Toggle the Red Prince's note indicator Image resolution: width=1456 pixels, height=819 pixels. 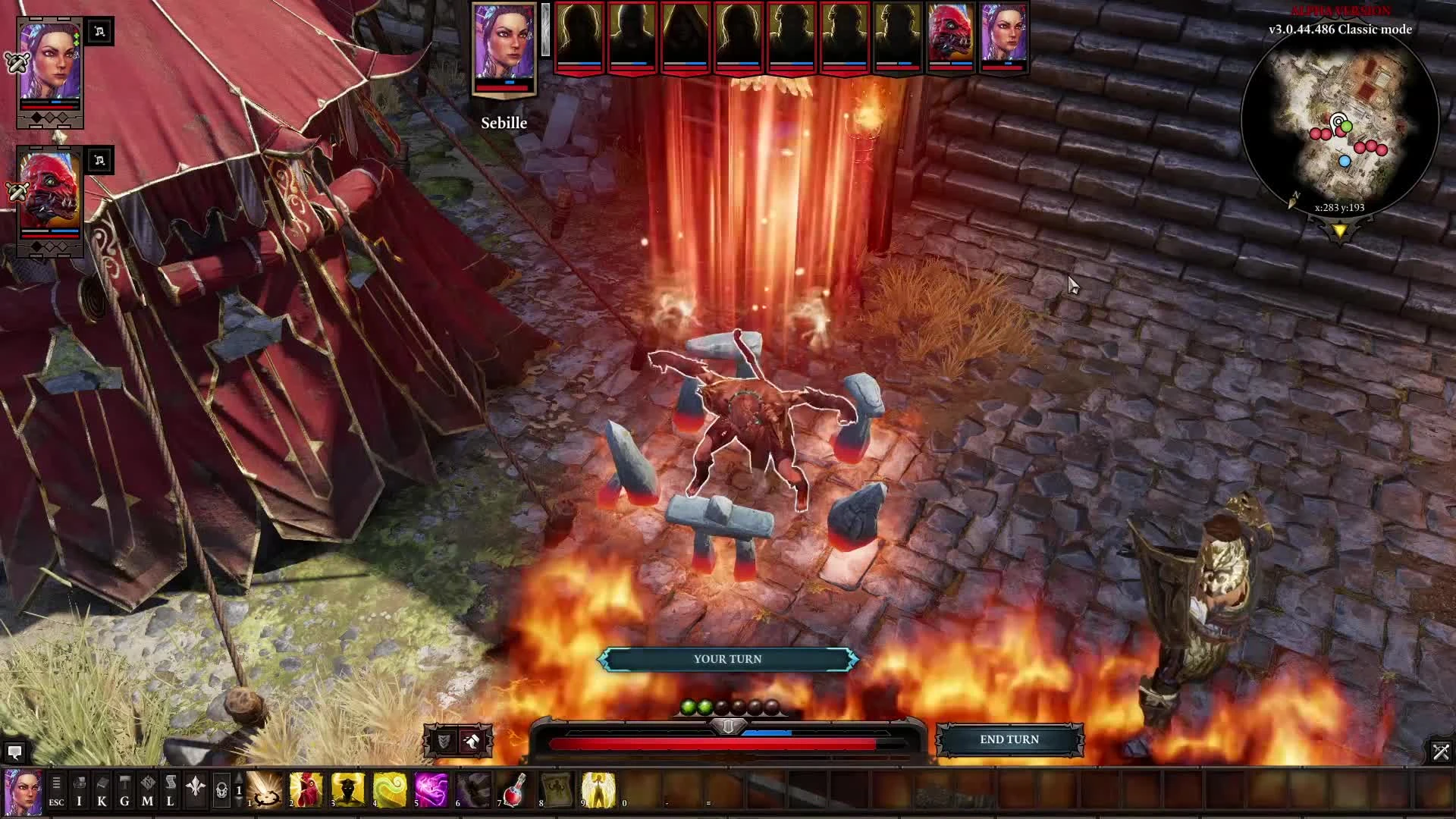[99, 160]
